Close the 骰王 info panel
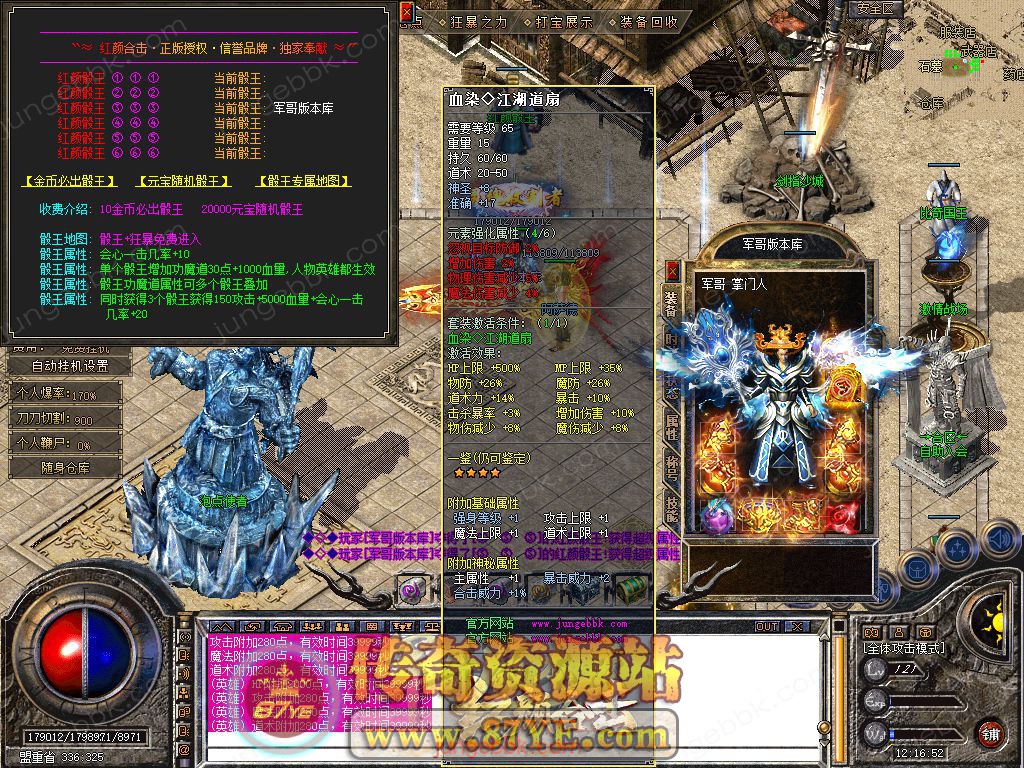 (406, 12)
